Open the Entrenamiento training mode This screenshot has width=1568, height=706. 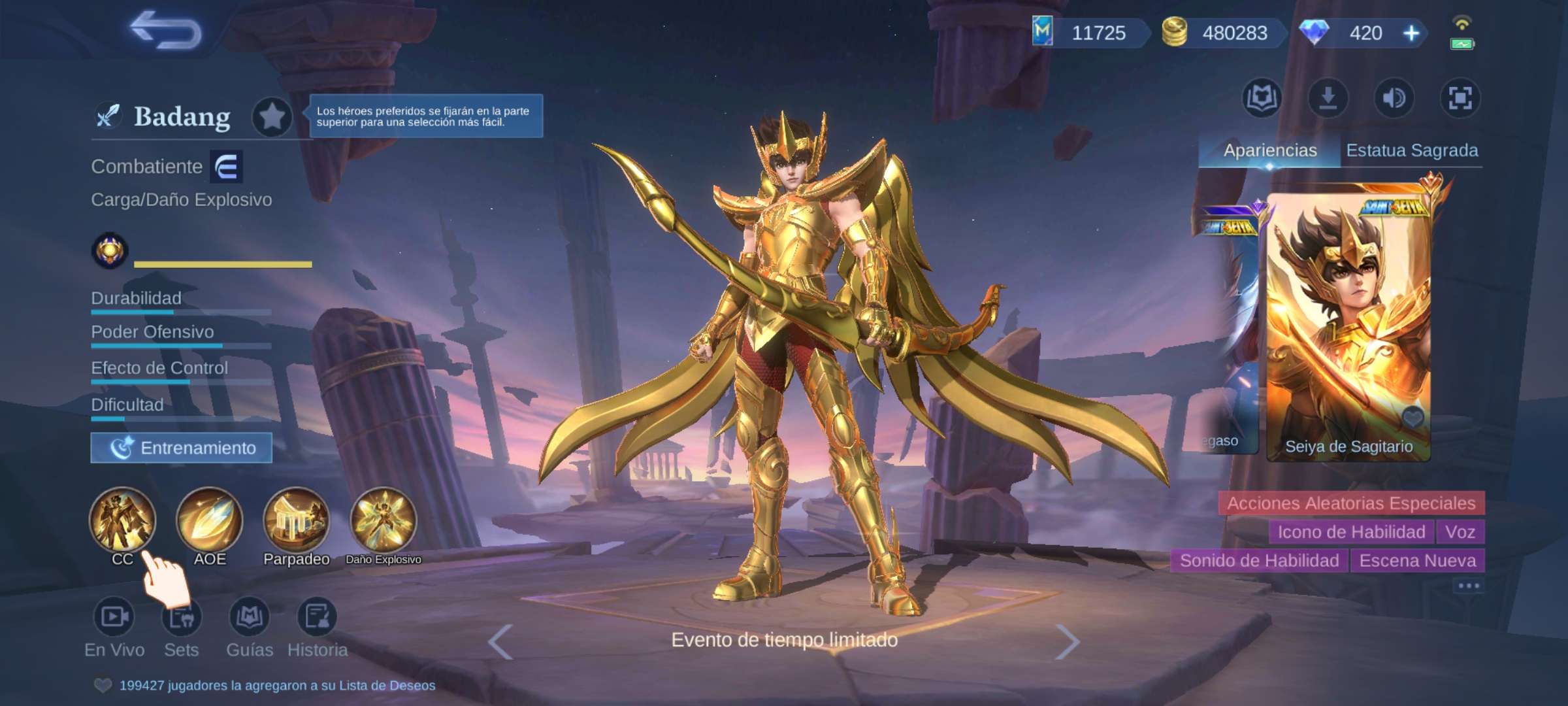point(181,448)
